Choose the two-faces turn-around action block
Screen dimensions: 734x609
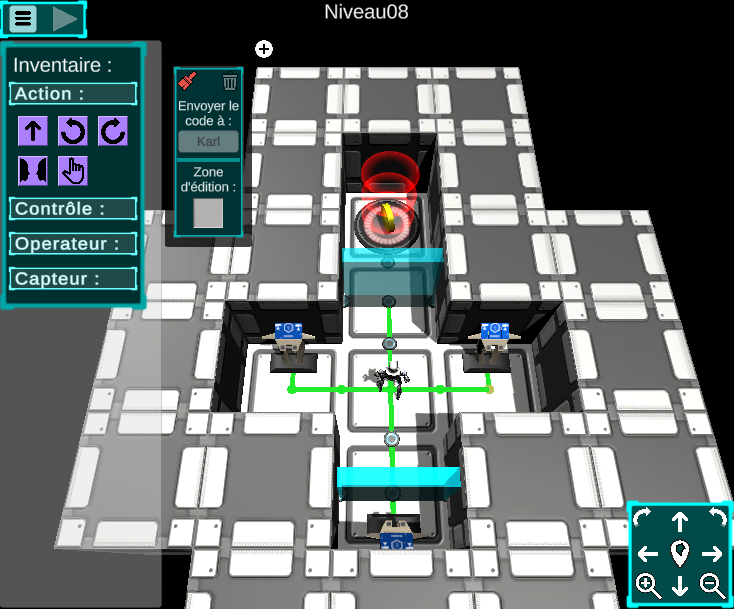pos(33,171)
